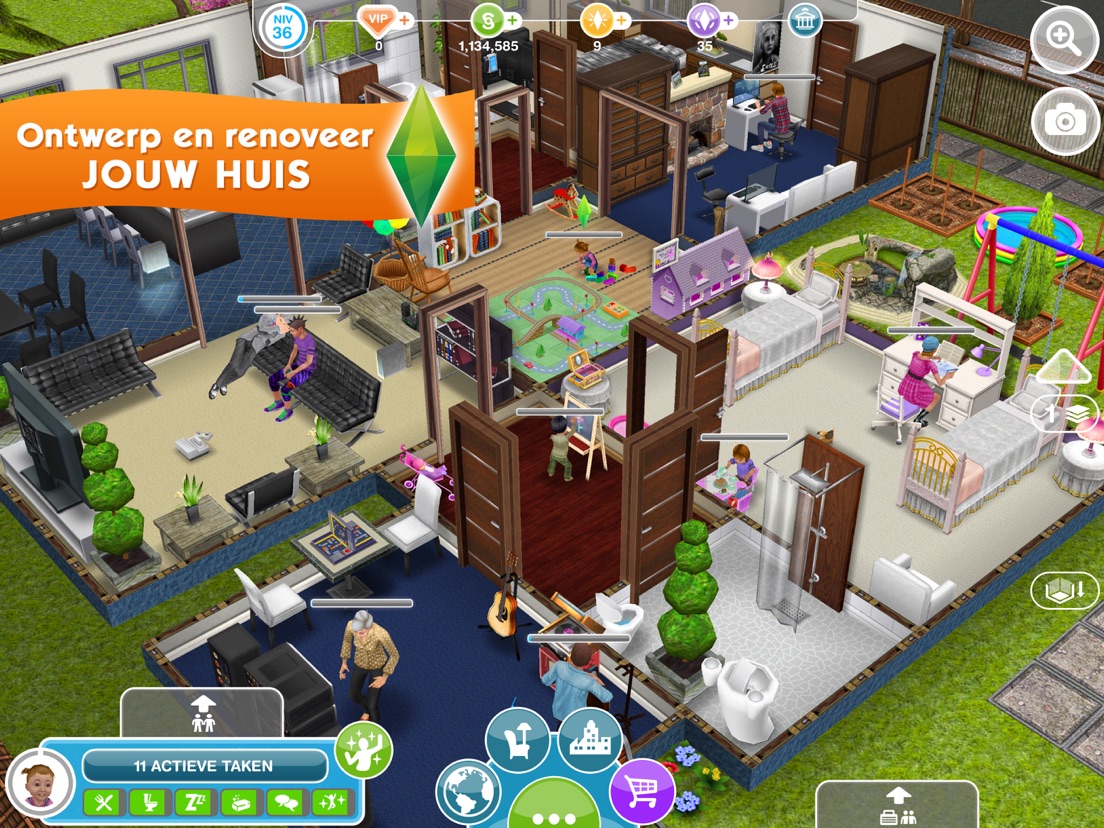Open the 11 Actieve Taken list
The image size is (1104, 828).
pyautogui.click(x=204, y=766)
